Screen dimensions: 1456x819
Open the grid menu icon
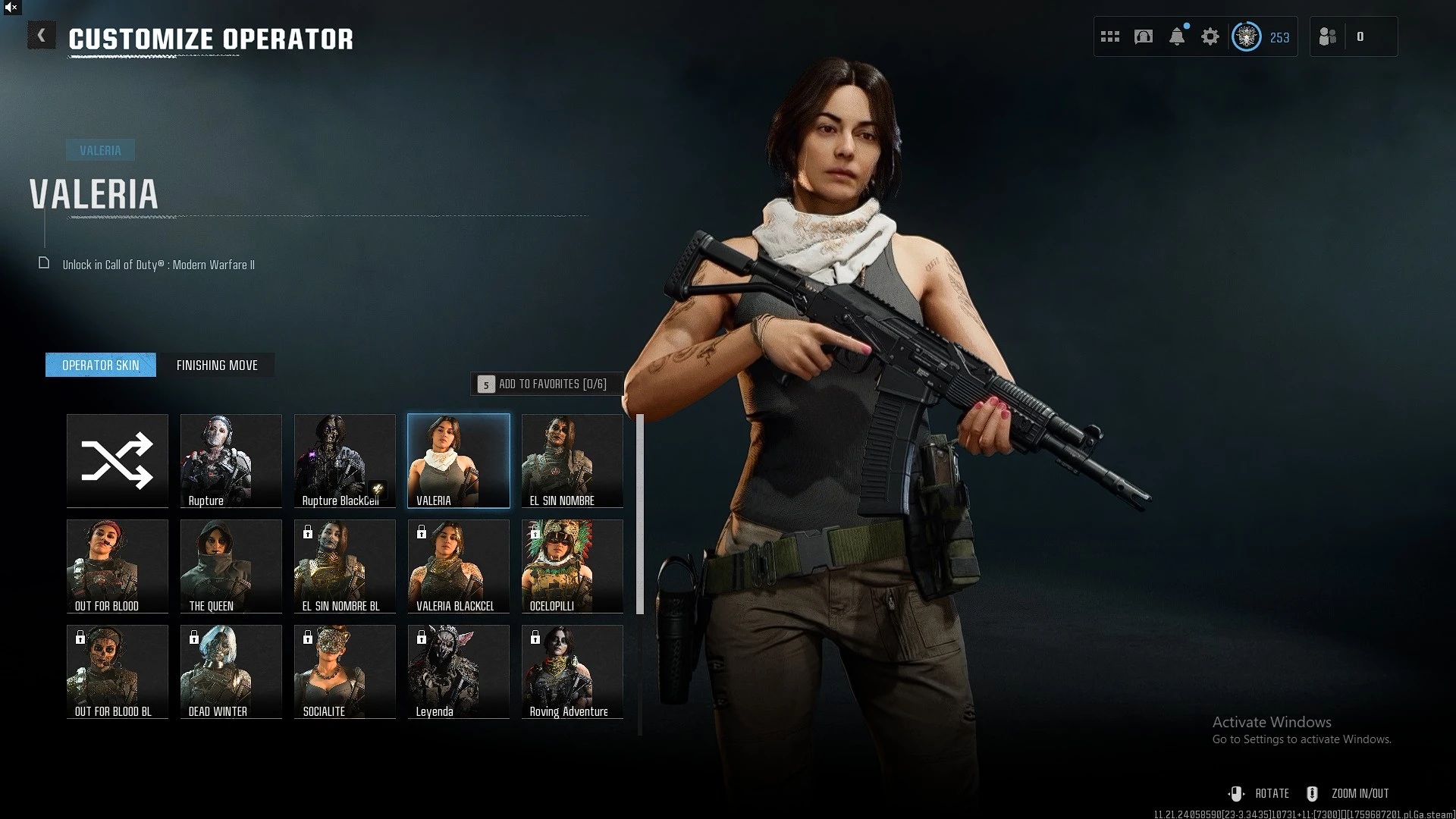[1110, 36]
